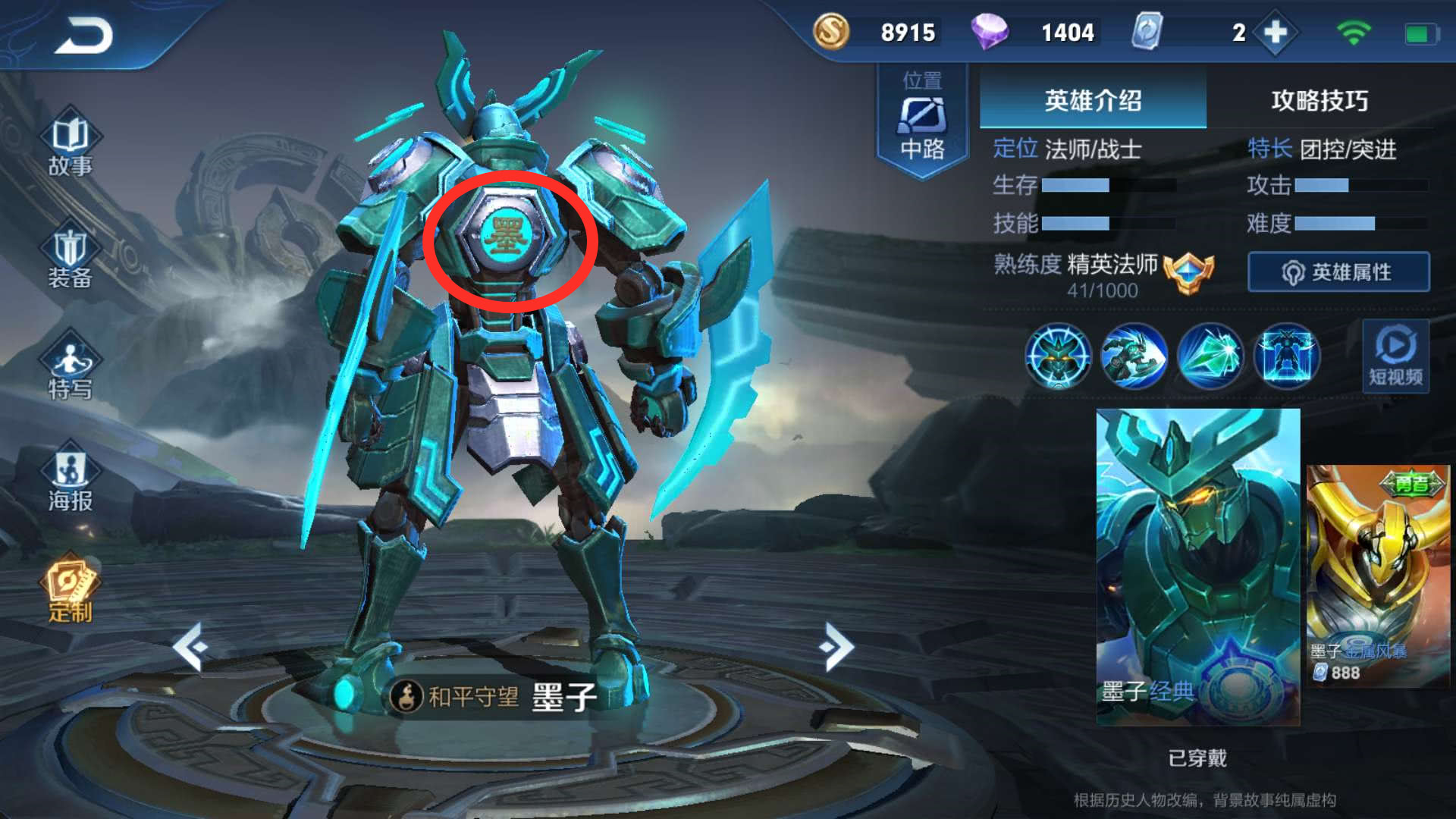Show the previous hero with left arrow
Viewport: 1456px width, 819px height.
point(190,647)
